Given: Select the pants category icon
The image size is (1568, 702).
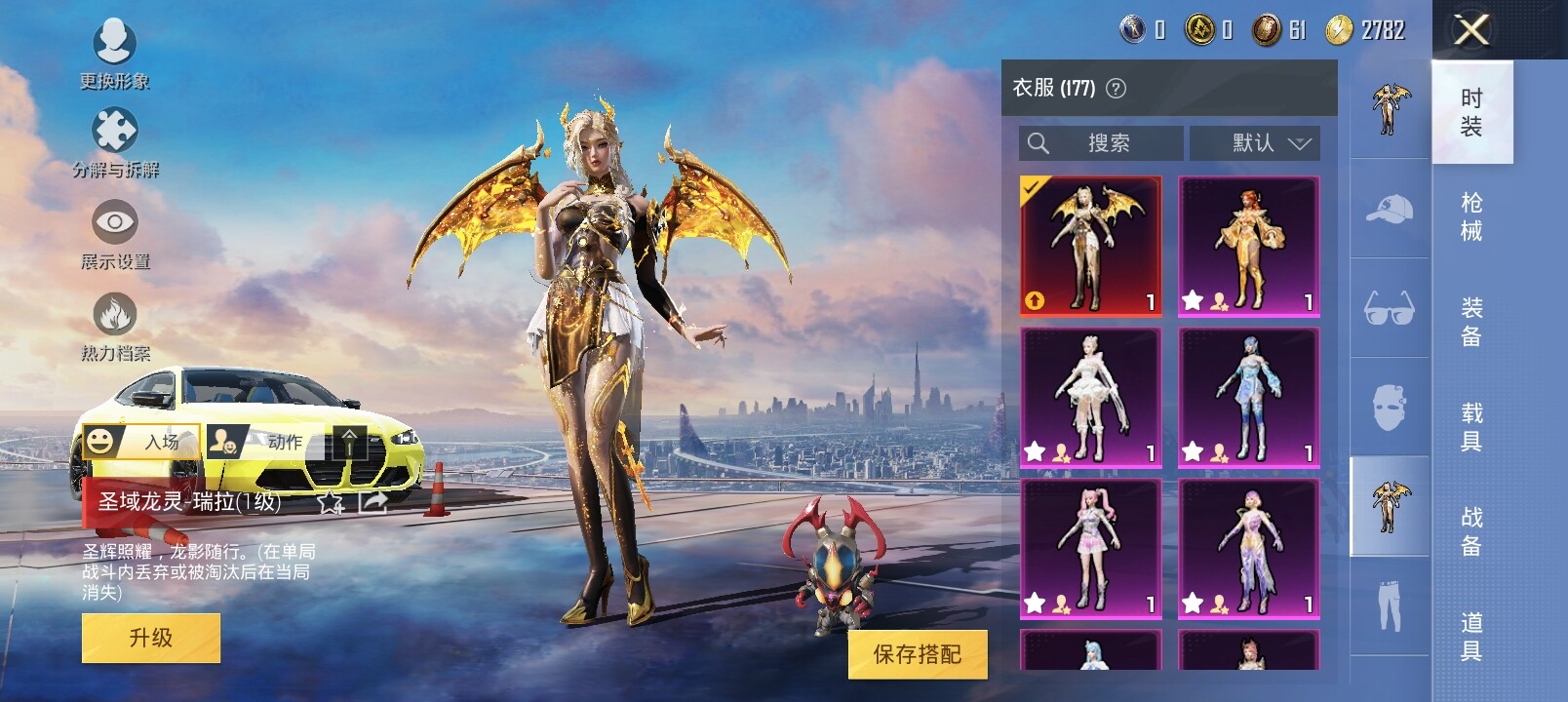Looking at the screenshot, I should click(x=1390, y=605).
